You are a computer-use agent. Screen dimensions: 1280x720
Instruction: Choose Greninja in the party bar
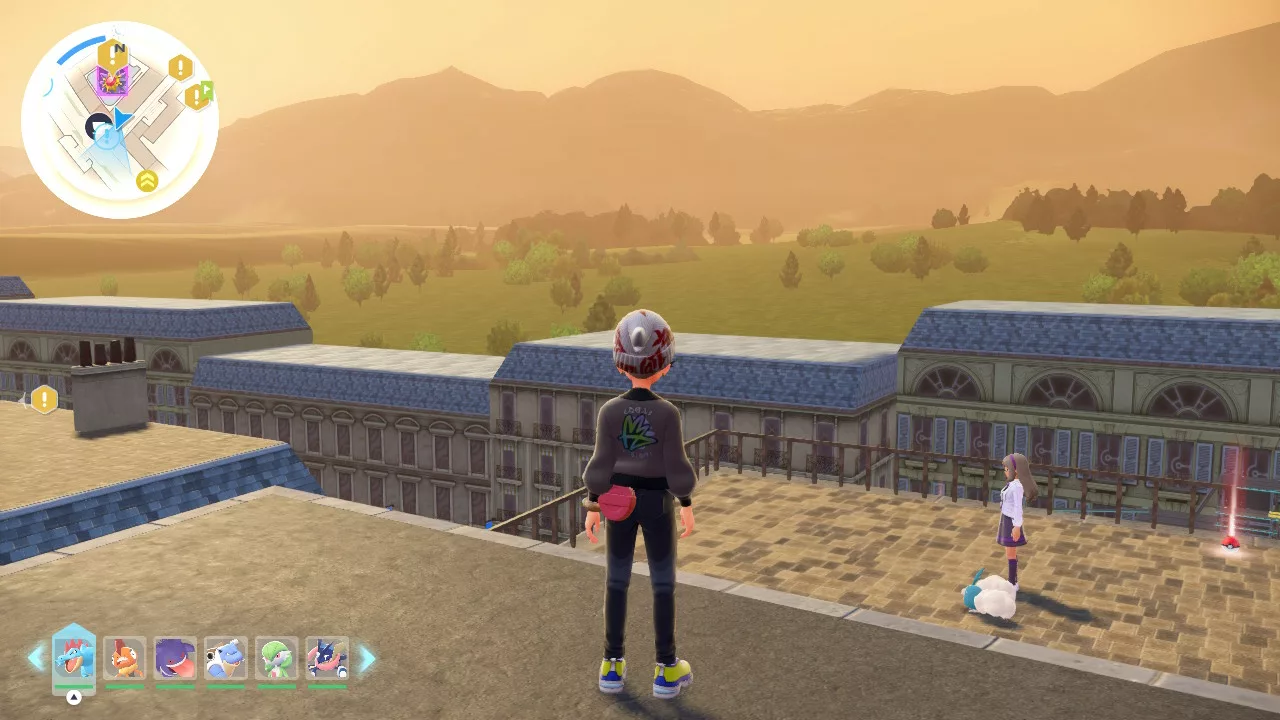(327, 658)
